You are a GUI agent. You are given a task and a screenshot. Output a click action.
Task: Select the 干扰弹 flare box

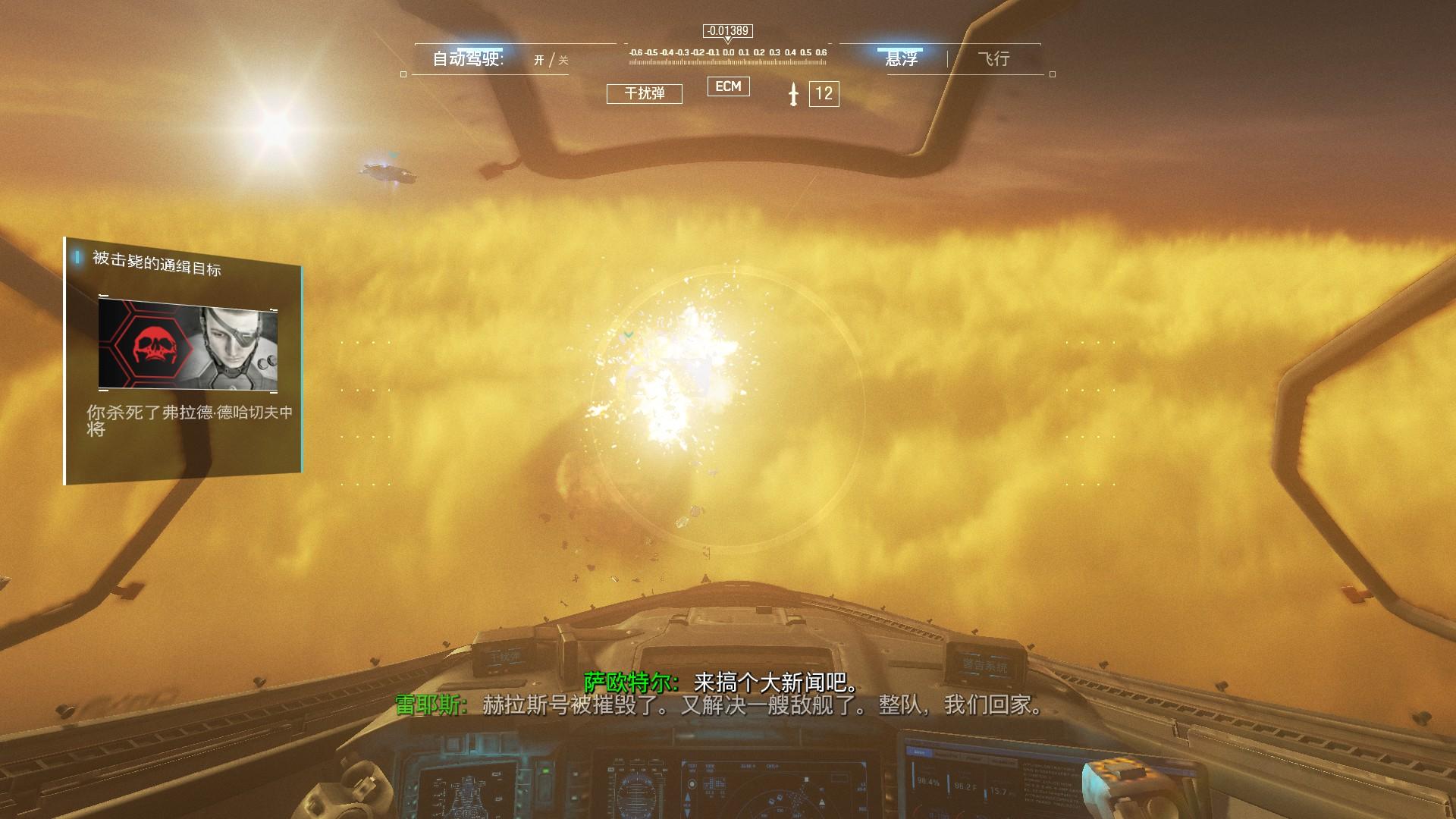644,93
